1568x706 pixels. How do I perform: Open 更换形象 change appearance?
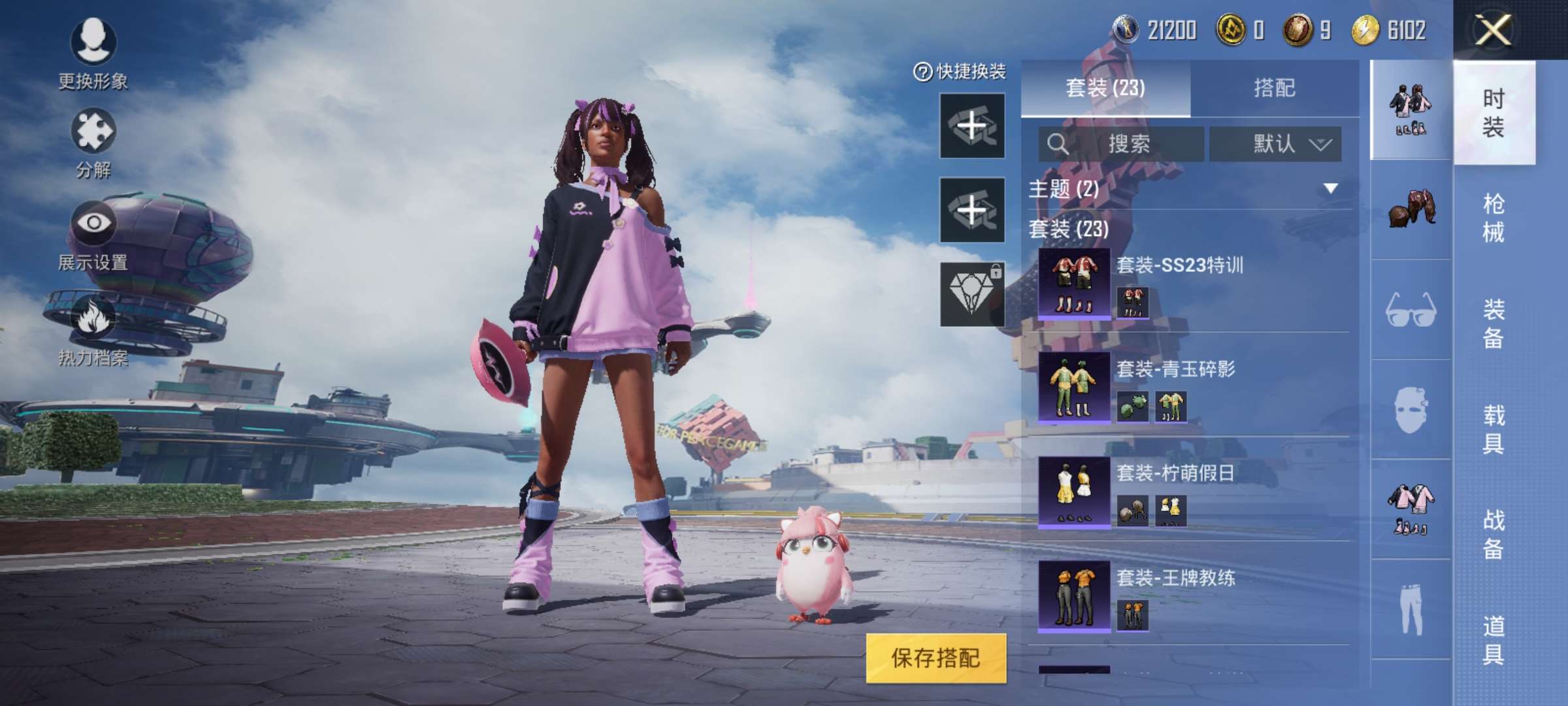click(93, 54)
